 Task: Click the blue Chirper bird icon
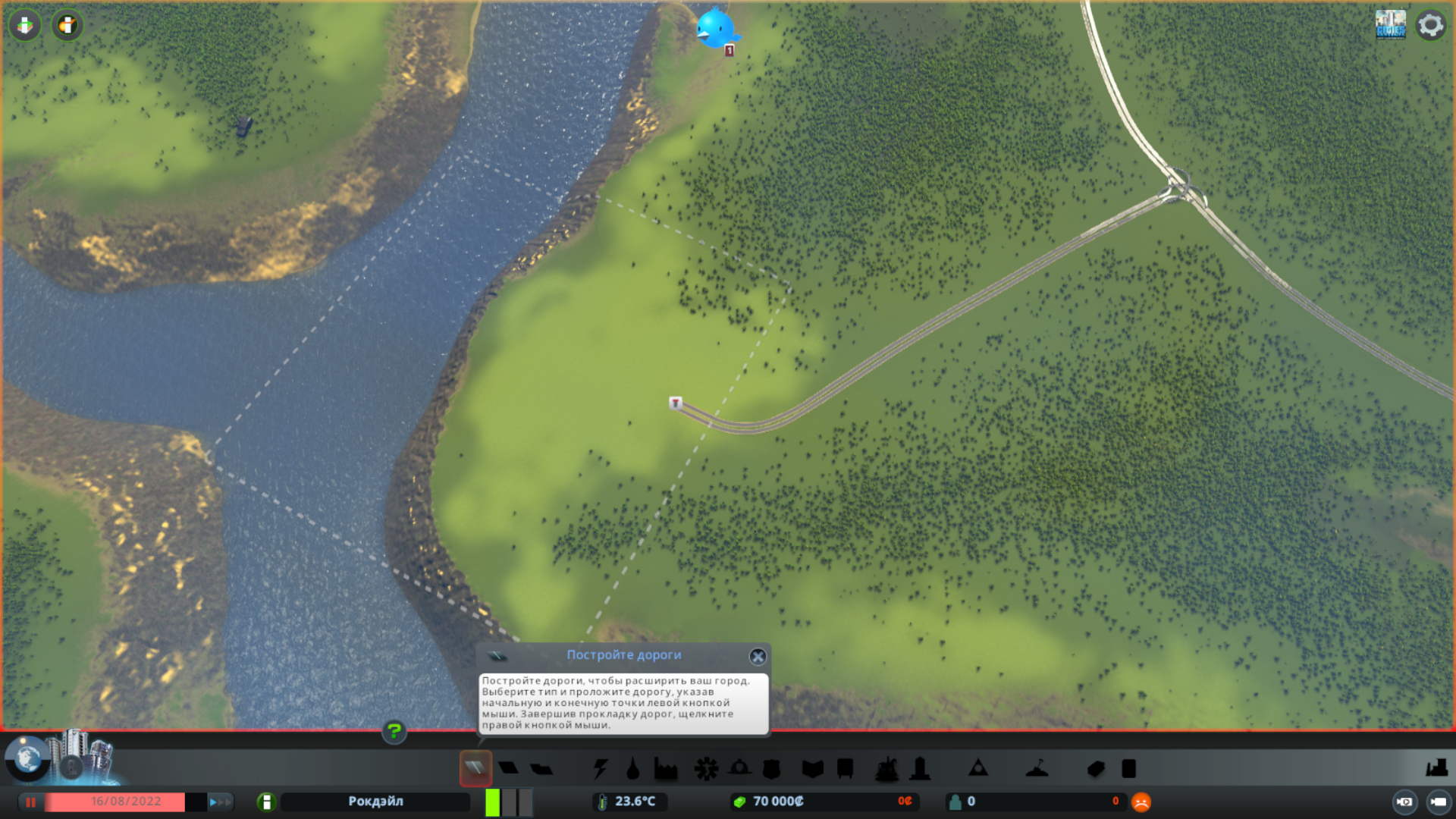715,29
